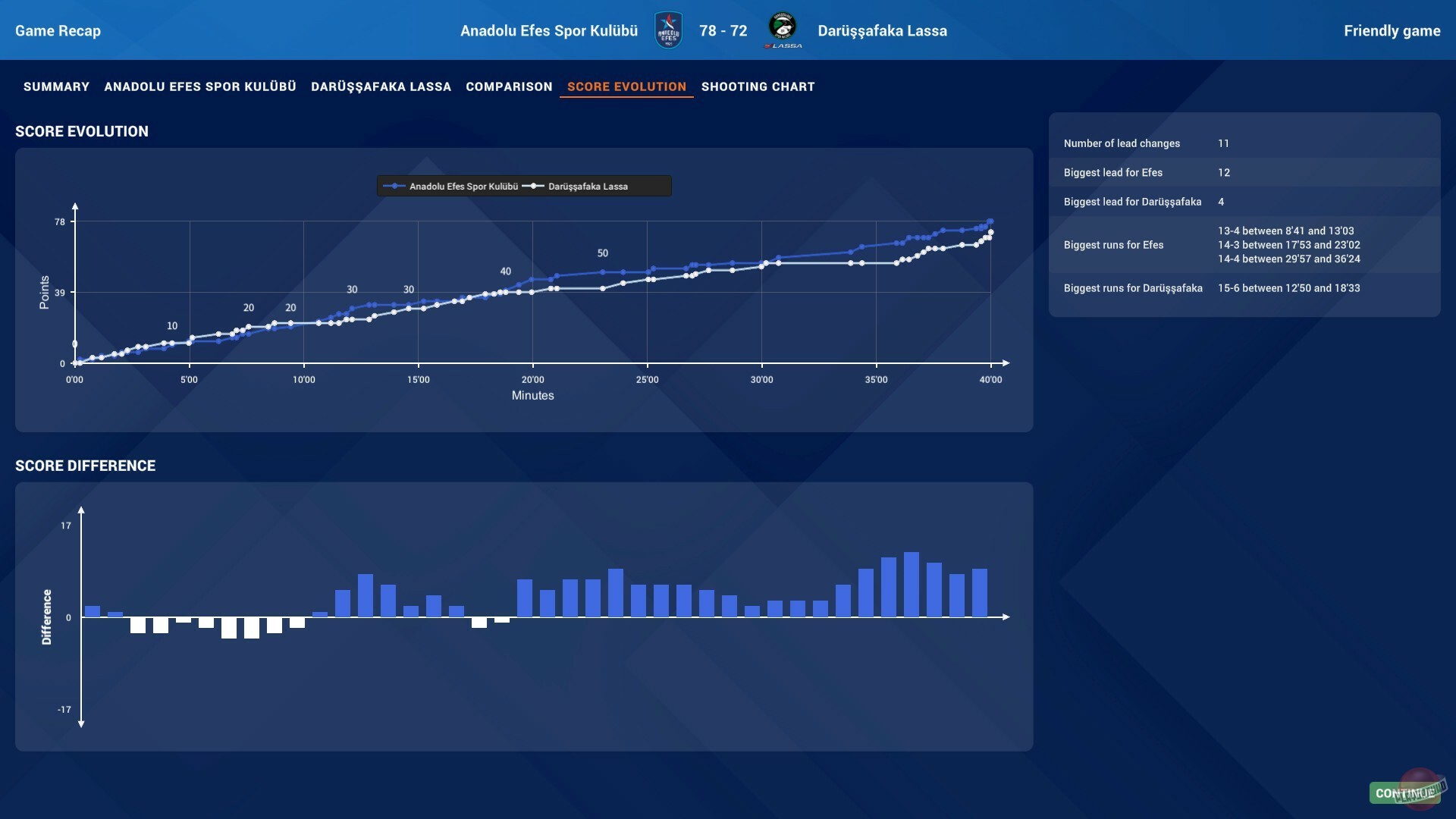Click the Anadolu Efes team logo
This screenshot has width=1456, height=819.
[x=668, y=30]
